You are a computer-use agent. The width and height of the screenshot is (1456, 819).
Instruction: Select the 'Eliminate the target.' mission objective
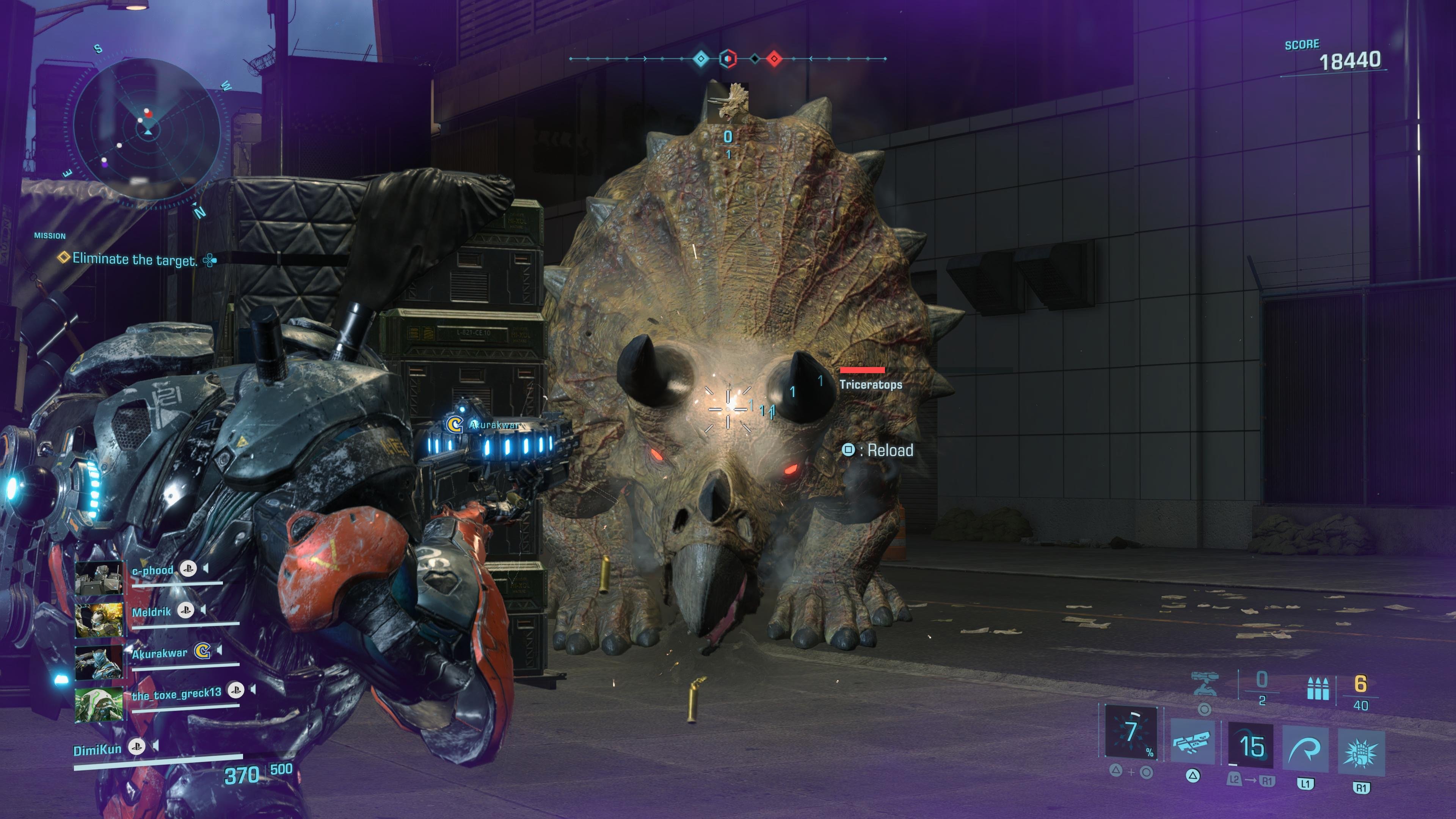coord(135,259)
